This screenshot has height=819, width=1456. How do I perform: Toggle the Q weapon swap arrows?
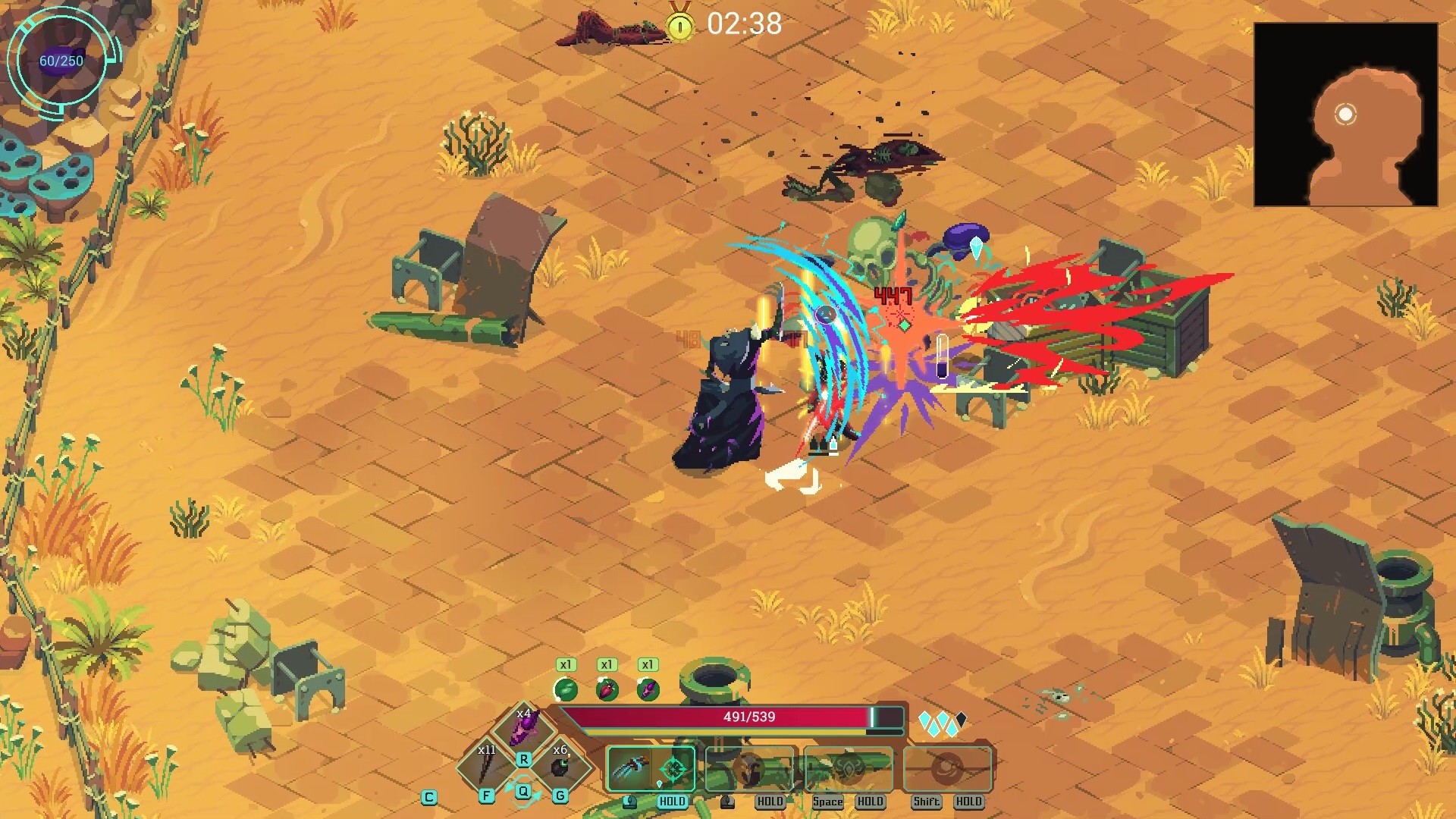pos(523,790)
